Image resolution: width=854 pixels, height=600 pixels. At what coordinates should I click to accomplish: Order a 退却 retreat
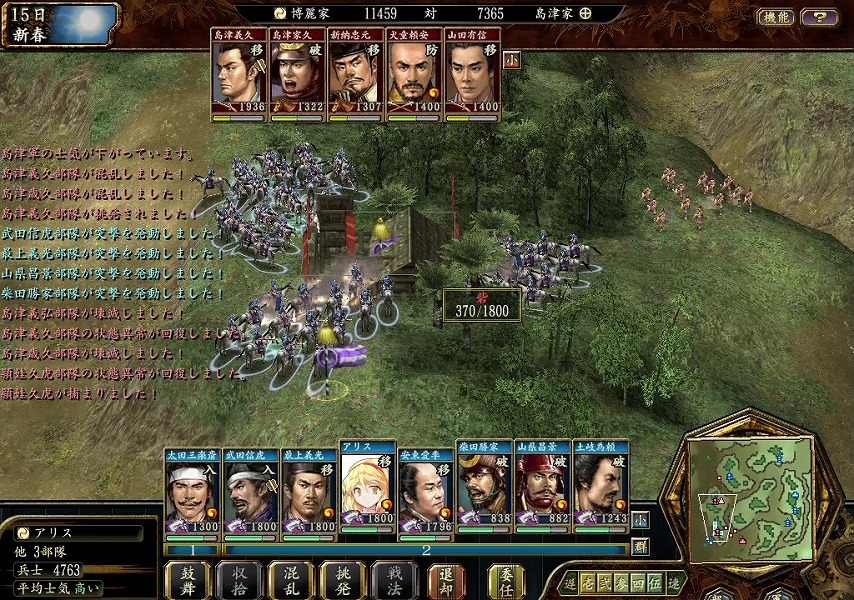(x=446, y=580)
